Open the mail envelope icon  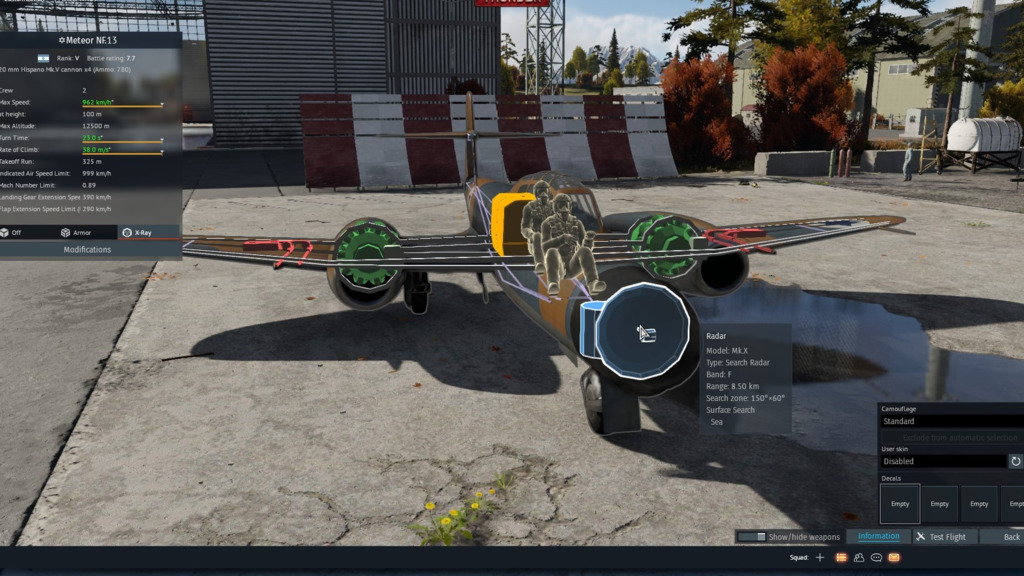click(895, 557)
